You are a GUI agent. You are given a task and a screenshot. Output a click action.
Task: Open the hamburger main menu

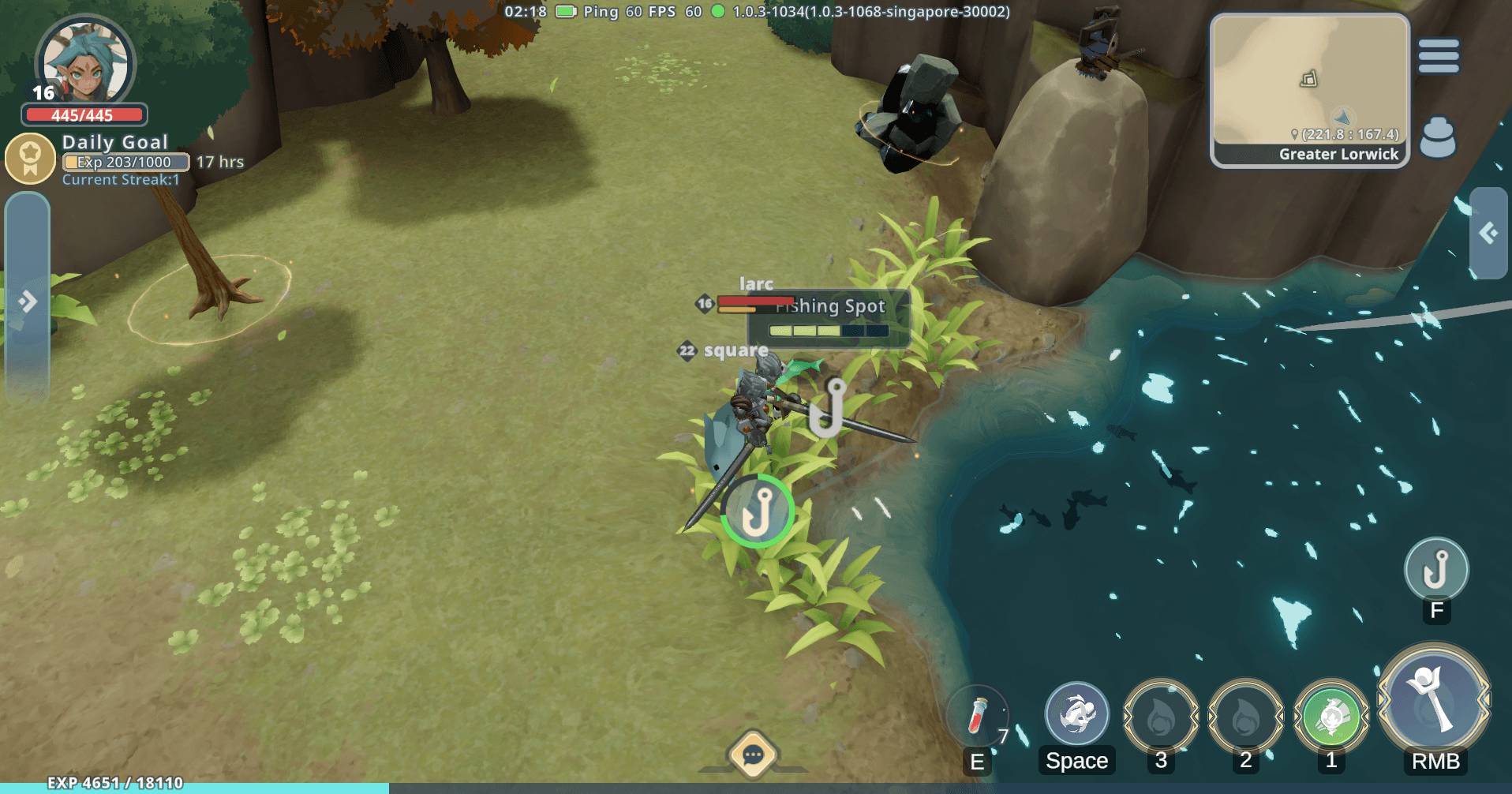pos(1438,56)
